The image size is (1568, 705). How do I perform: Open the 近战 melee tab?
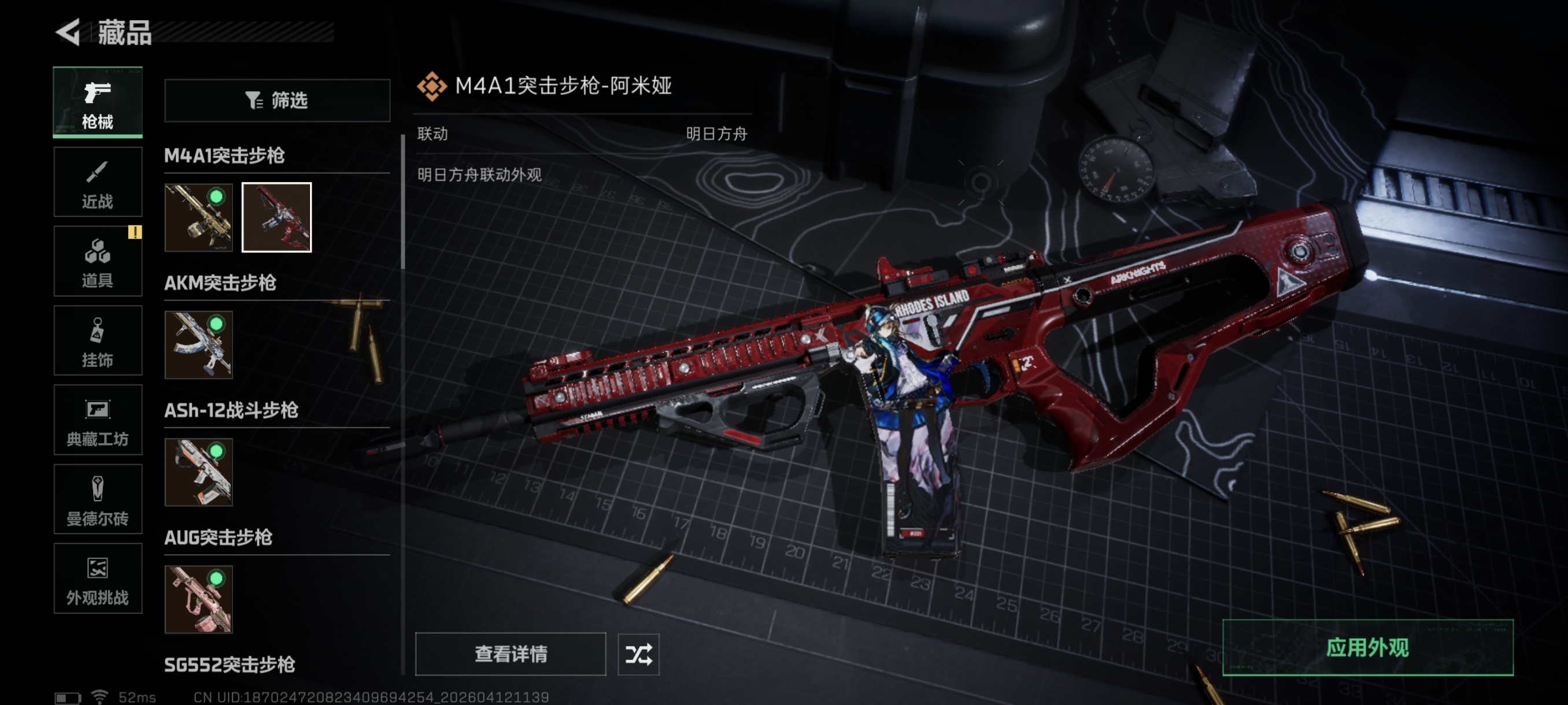[x=97, y=182]
